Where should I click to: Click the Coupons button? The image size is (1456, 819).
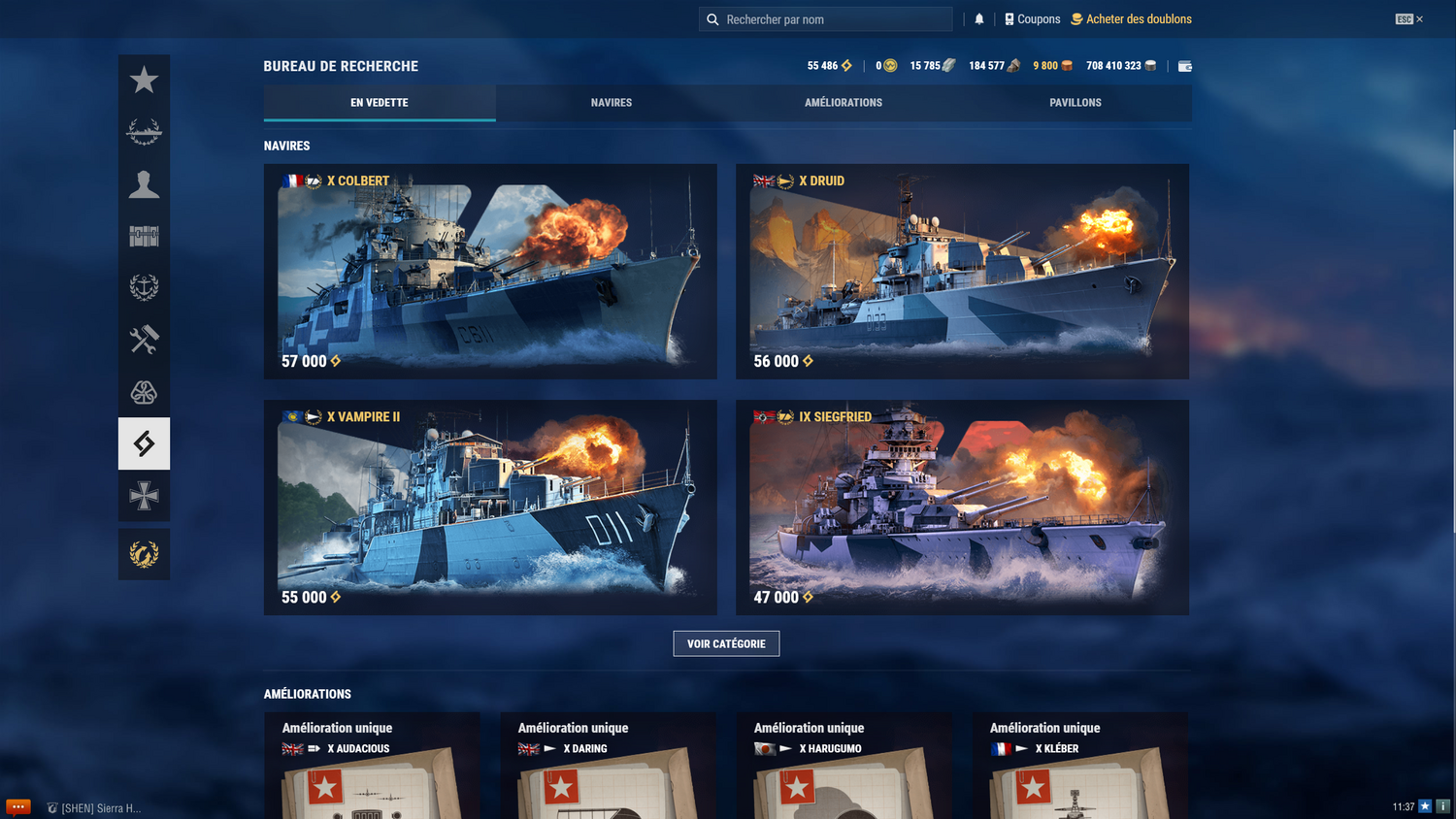(1032, 18)
